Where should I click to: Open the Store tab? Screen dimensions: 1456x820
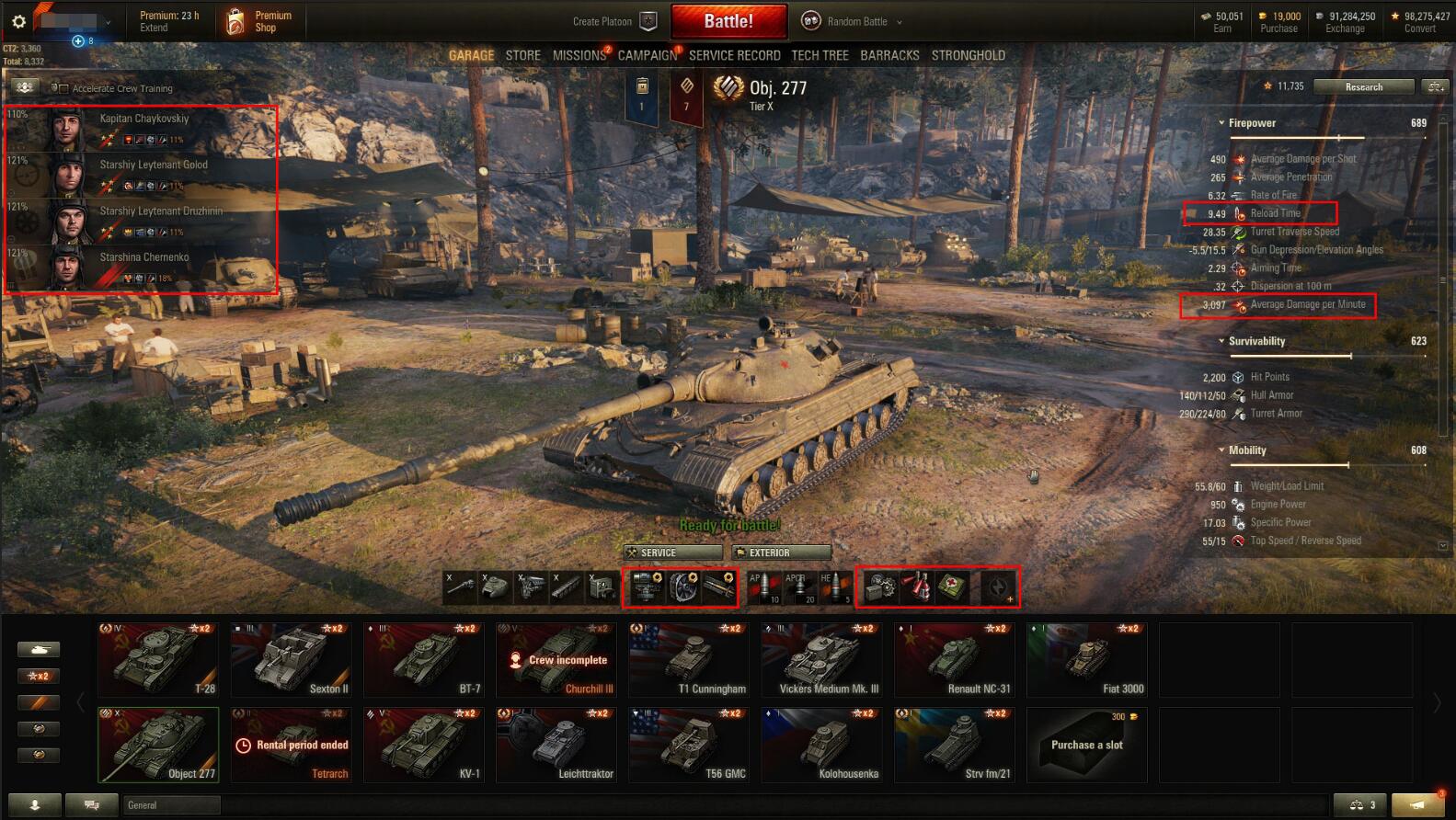tap(522, 55)
